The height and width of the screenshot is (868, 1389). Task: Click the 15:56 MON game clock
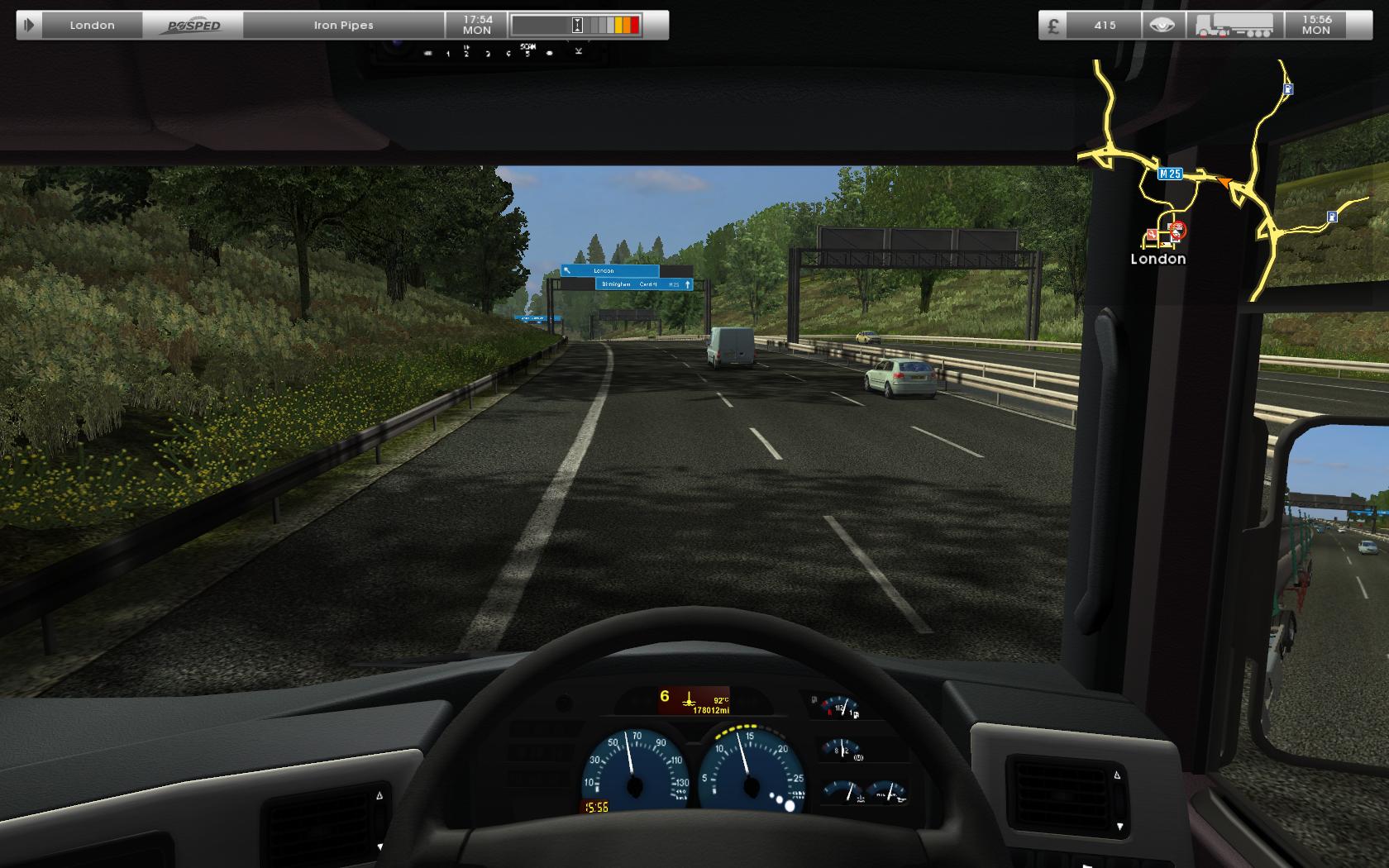pos(1315,25)
